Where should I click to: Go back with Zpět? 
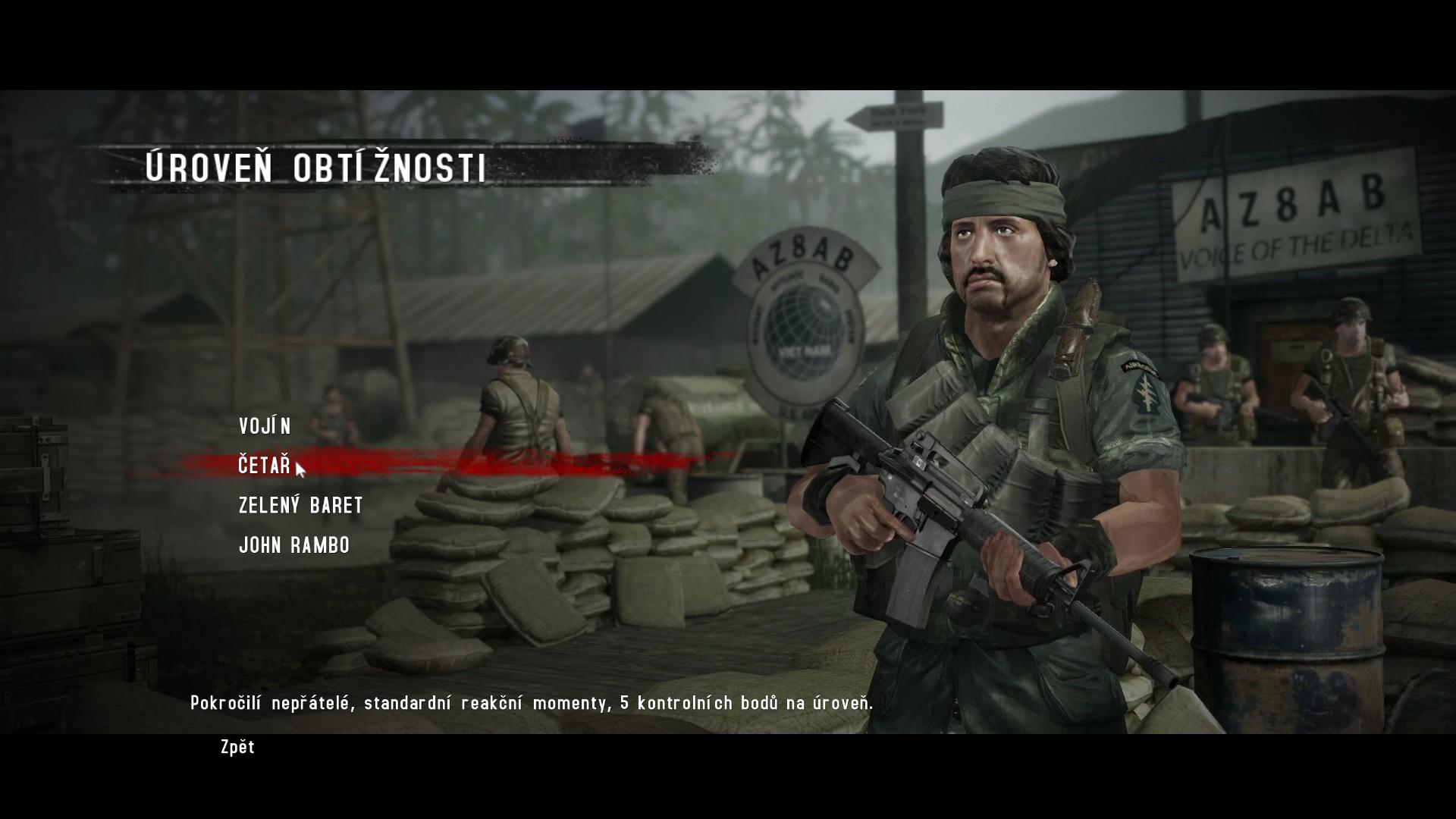[x=237, y=747]
